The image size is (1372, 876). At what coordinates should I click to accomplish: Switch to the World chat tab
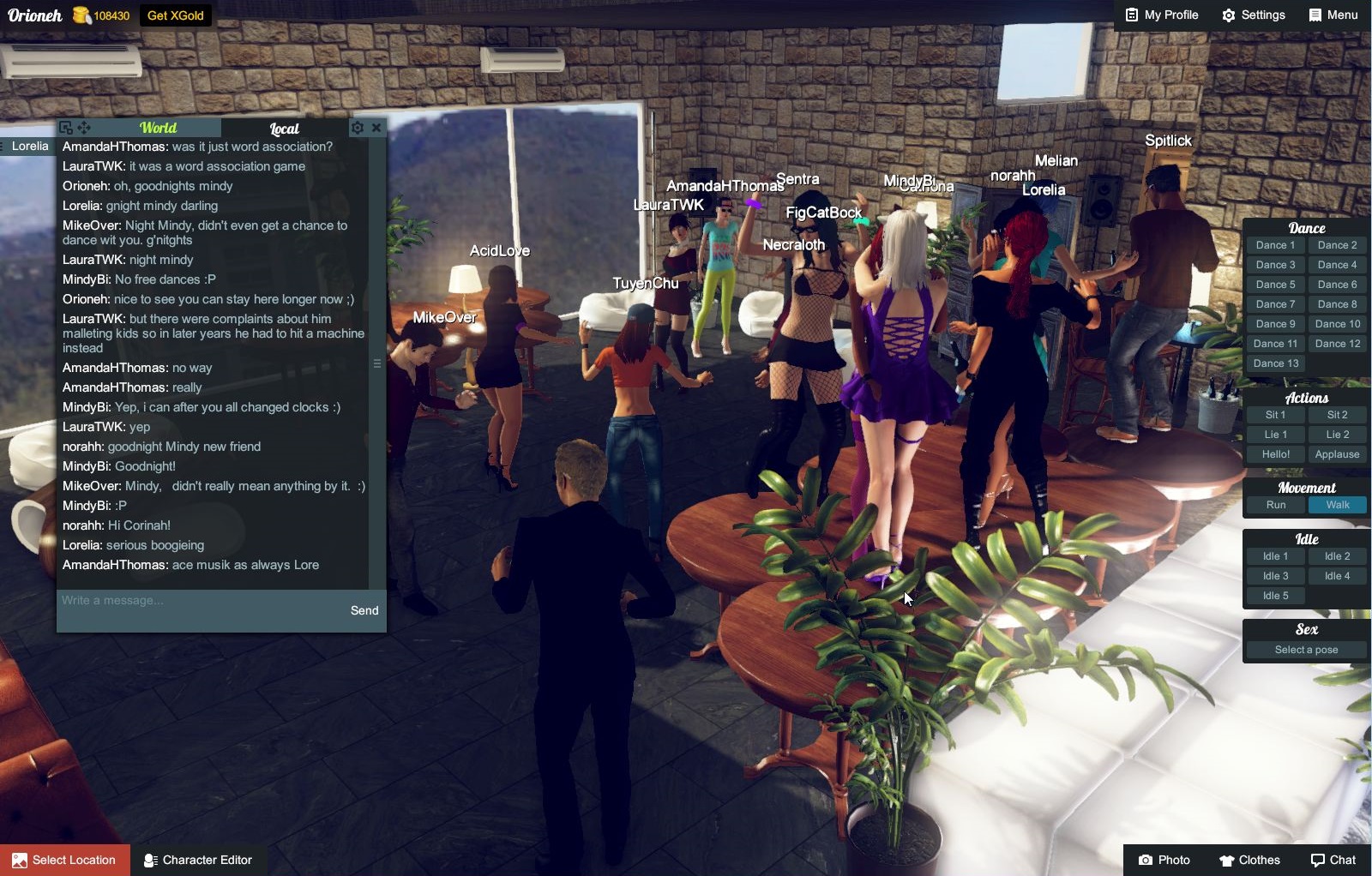click(158, 128)
